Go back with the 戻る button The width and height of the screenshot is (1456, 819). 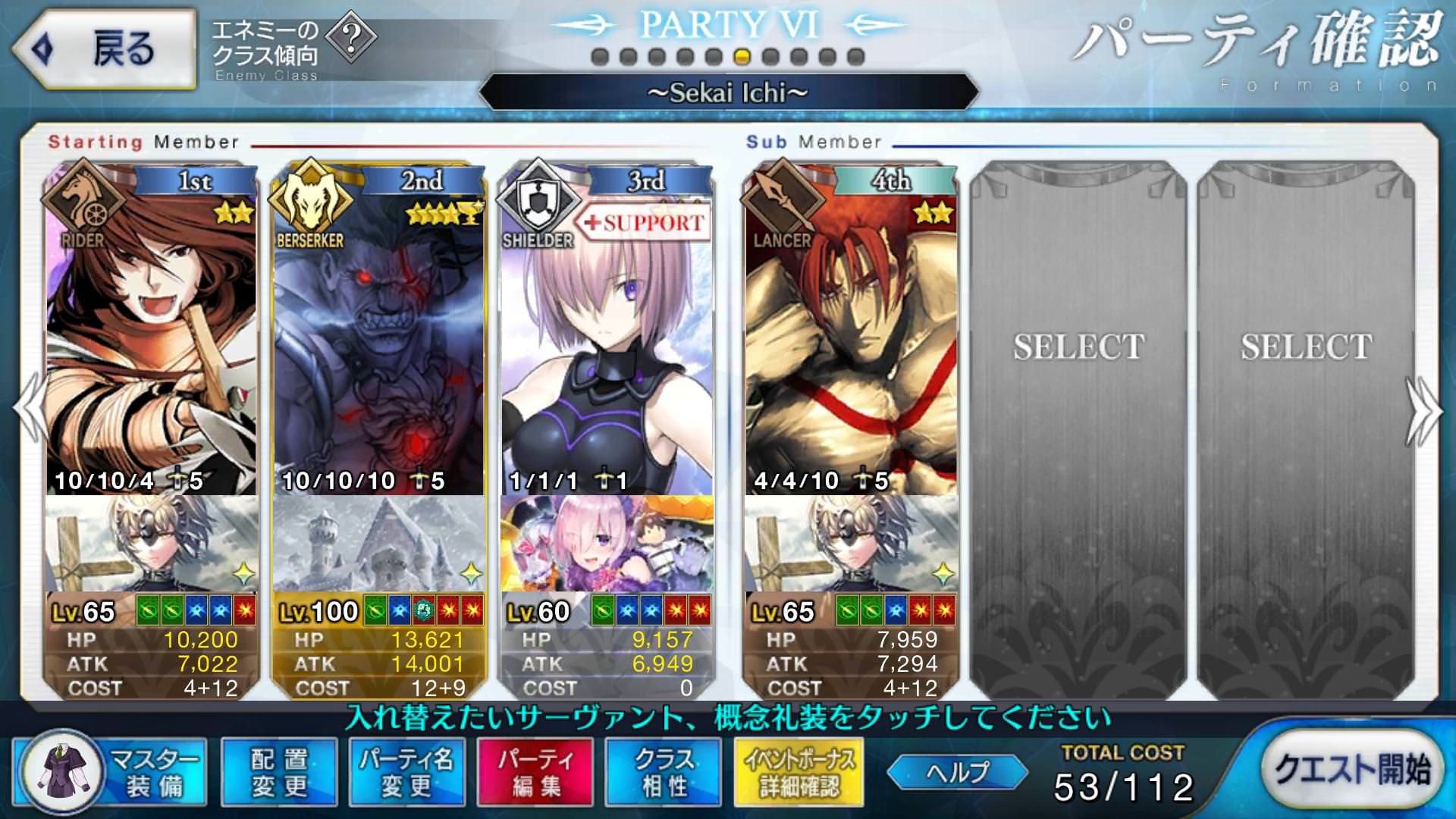(x=105, y=49)
